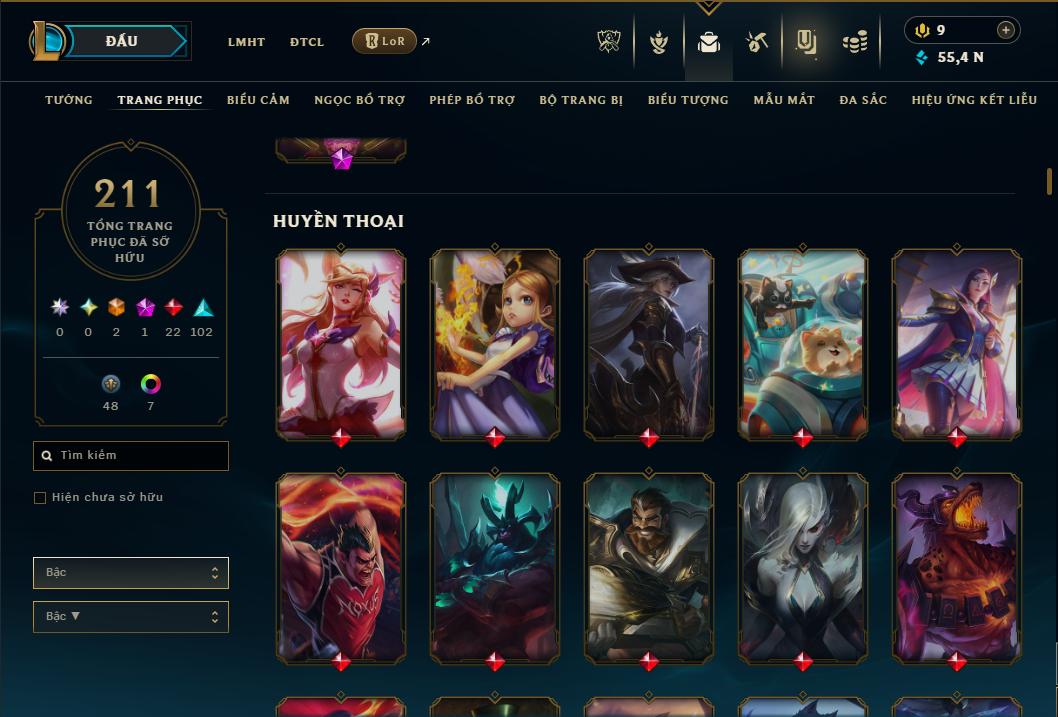Select the PHÉP BỔ TRỢ tab
1058x717 pixels.
(x=472, y=100)
